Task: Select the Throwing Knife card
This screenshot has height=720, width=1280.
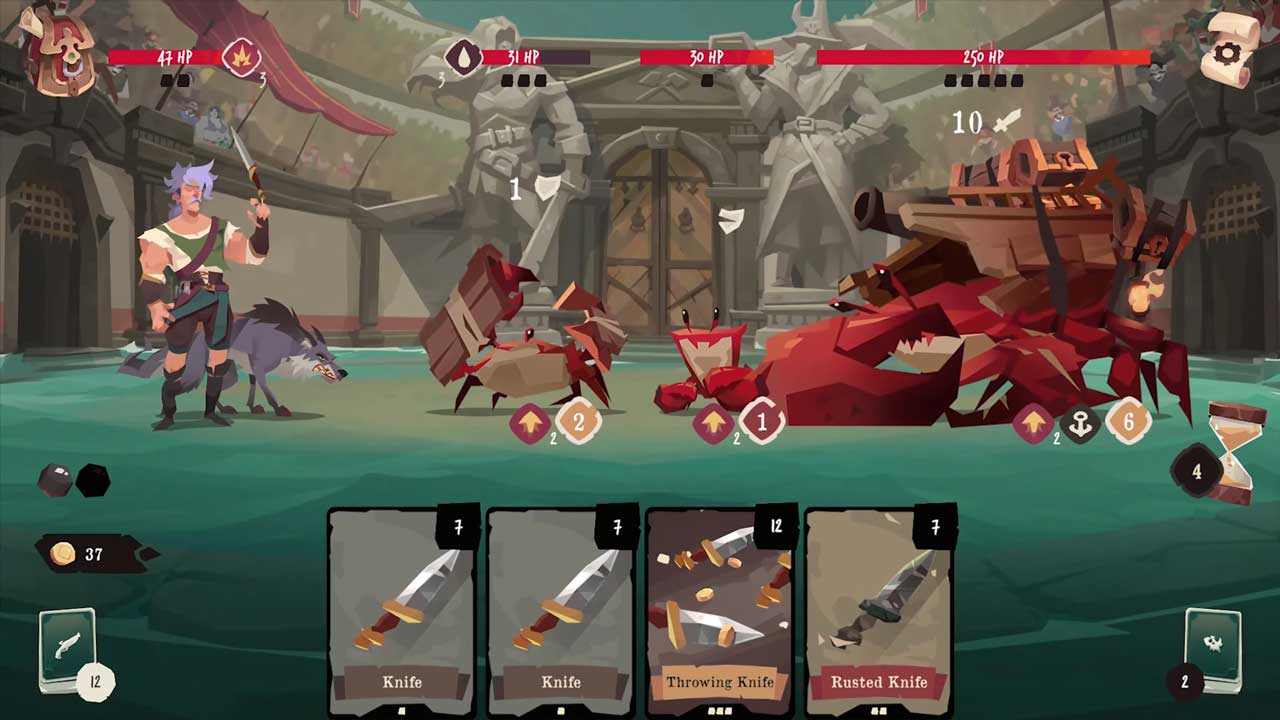Action: 720,610
